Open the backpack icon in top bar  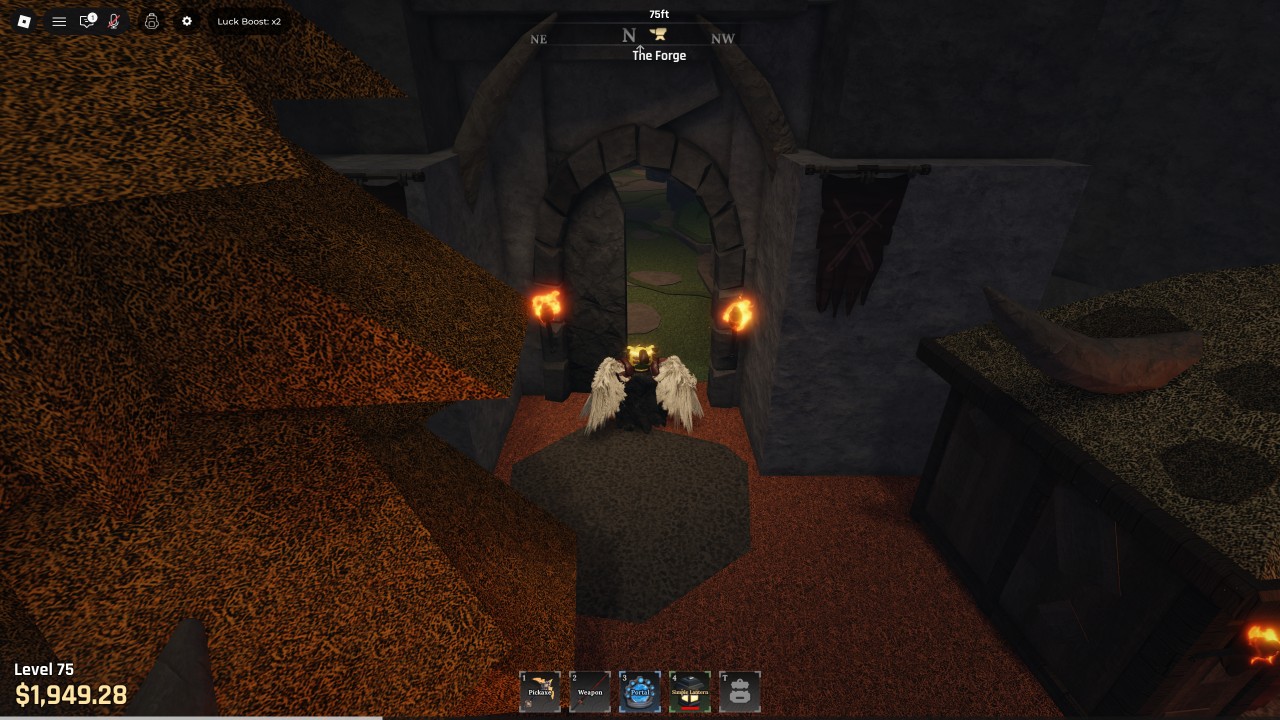coord(151,21)
